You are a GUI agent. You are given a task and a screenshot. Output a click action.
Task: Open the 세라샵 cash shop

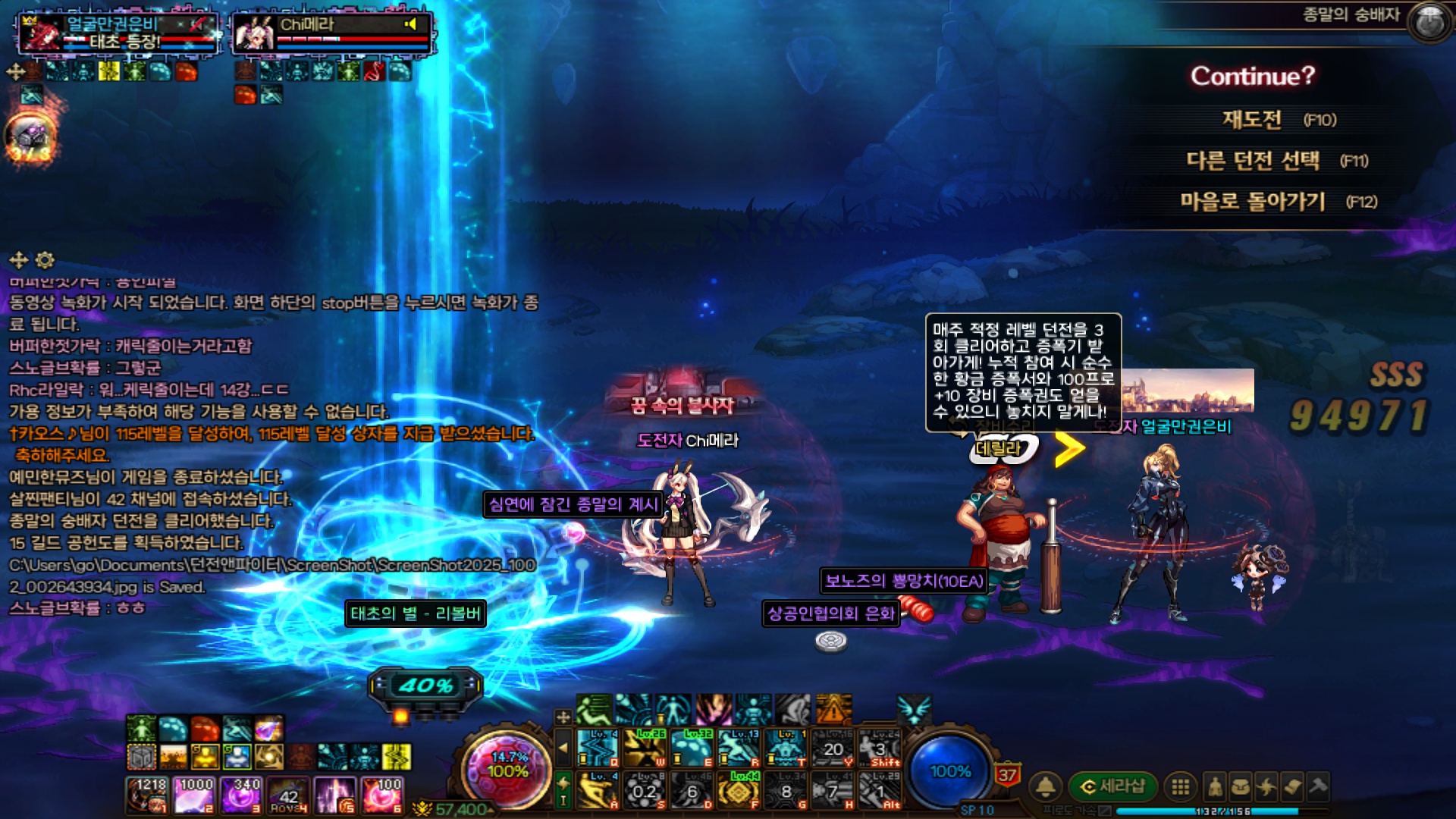[1112, 786]
